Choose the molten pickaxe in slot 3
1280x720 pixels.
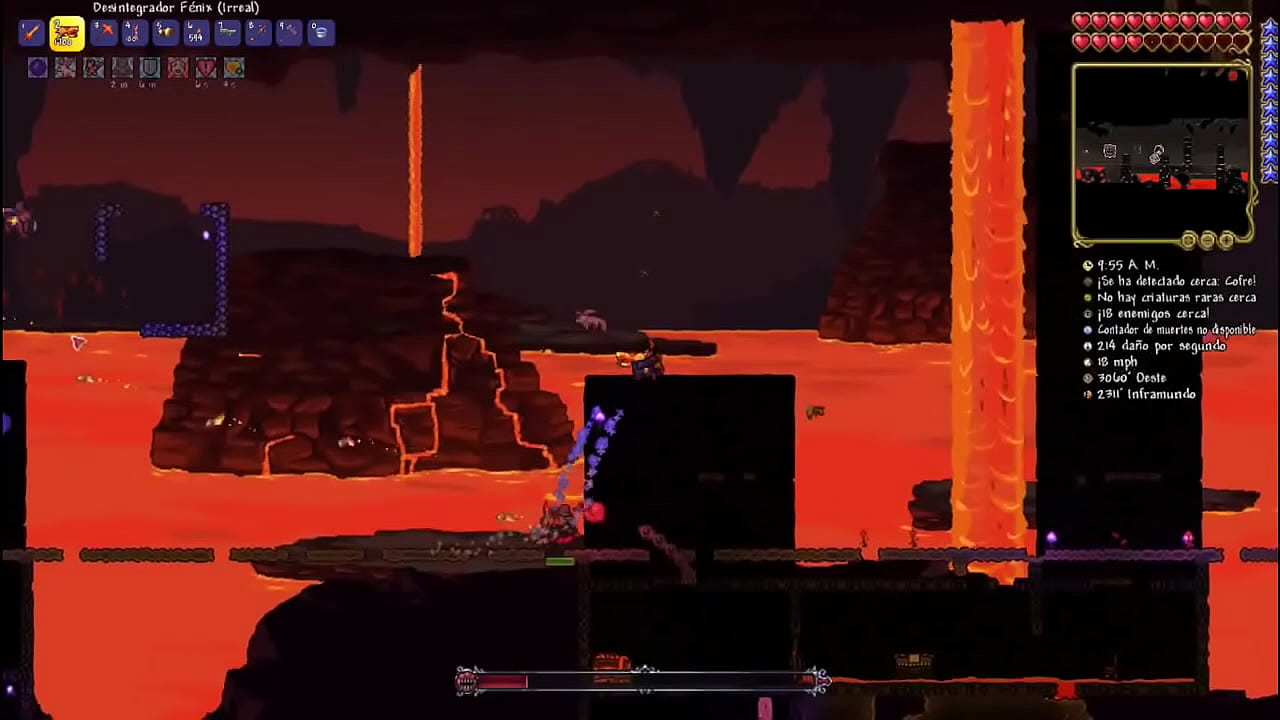click(x=103, y=33)
